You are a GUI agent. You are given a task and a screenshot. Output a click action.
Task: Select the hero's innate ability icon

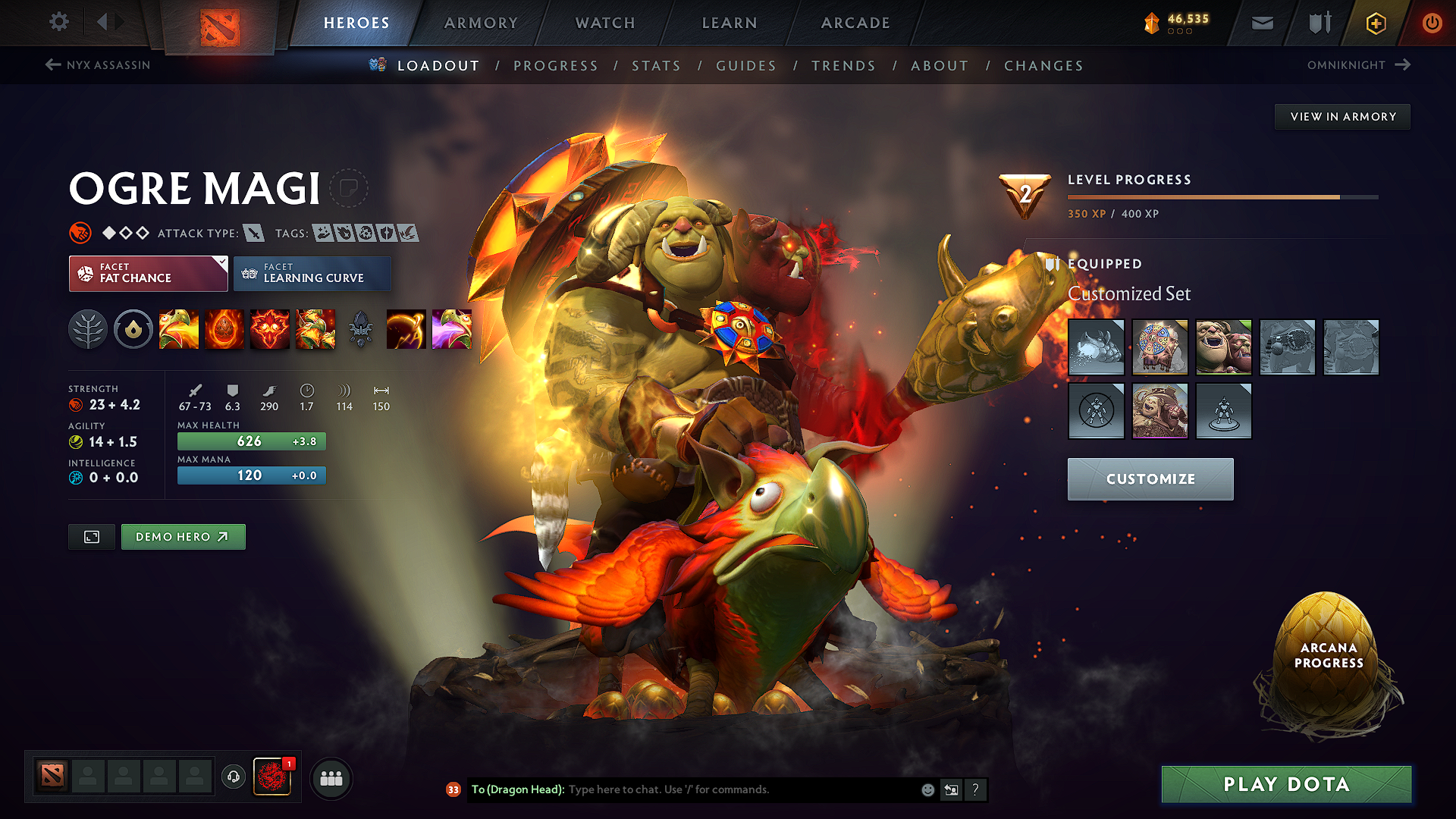click(133, 329)
